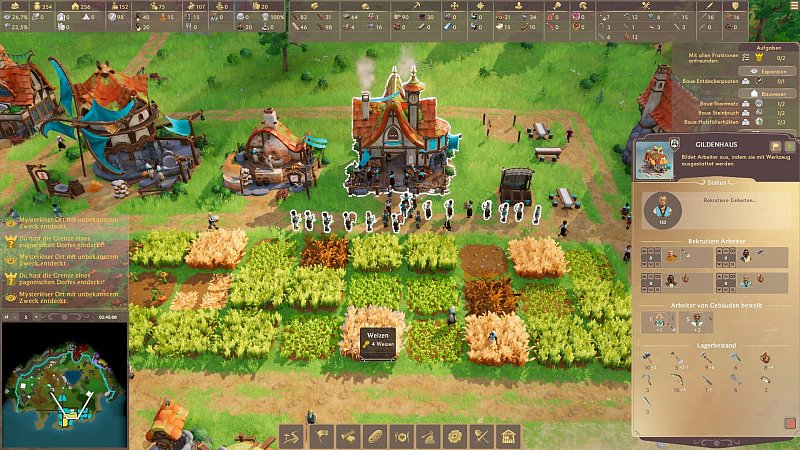Open the columned building category
This screenshot has width=800, height=450.
[508, 436]
